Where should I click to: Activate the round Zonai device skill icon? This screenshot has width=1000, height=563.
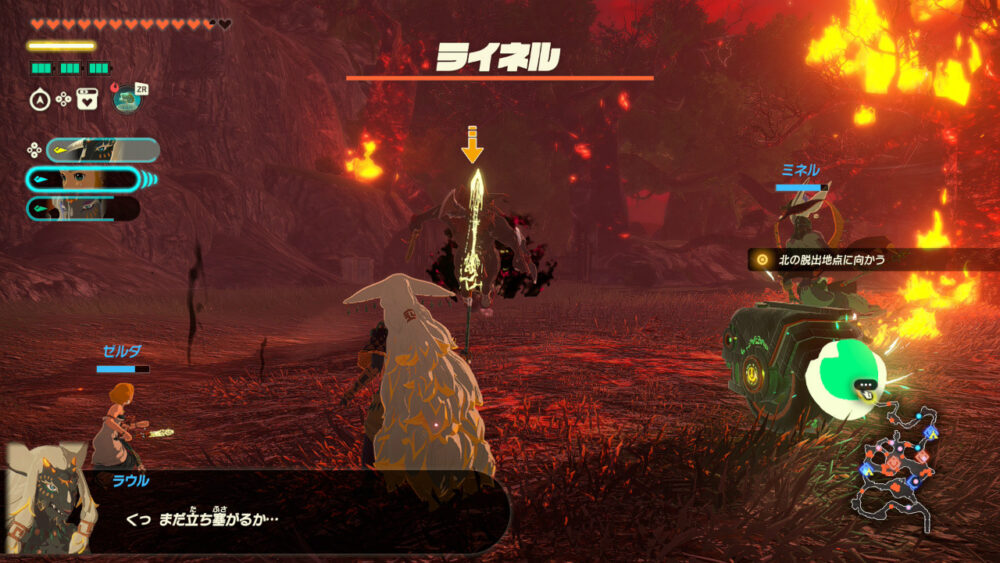126,99
